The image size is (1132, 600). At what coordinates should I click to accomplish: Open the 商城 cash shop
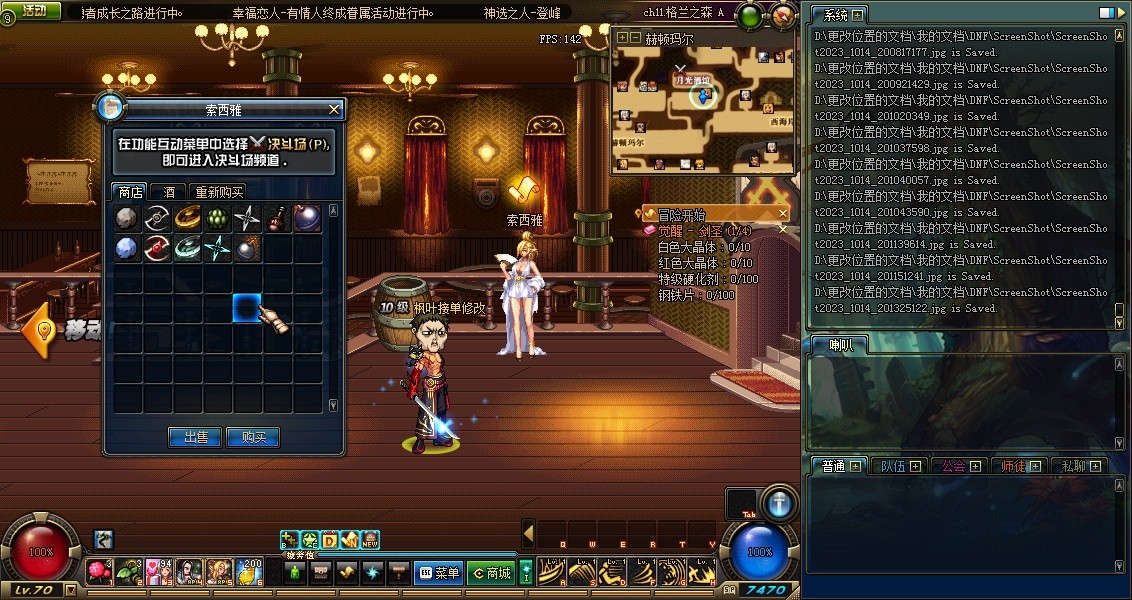point(490,573)
